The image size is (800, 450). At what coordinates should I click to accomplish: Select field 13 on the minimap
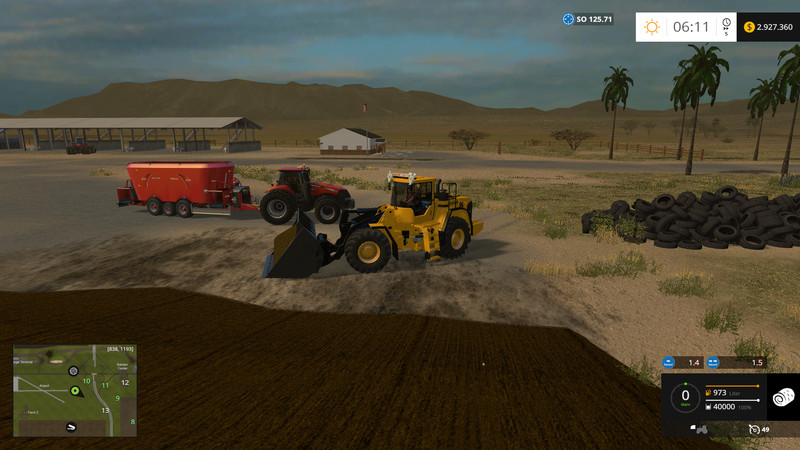tap(105, 409)
